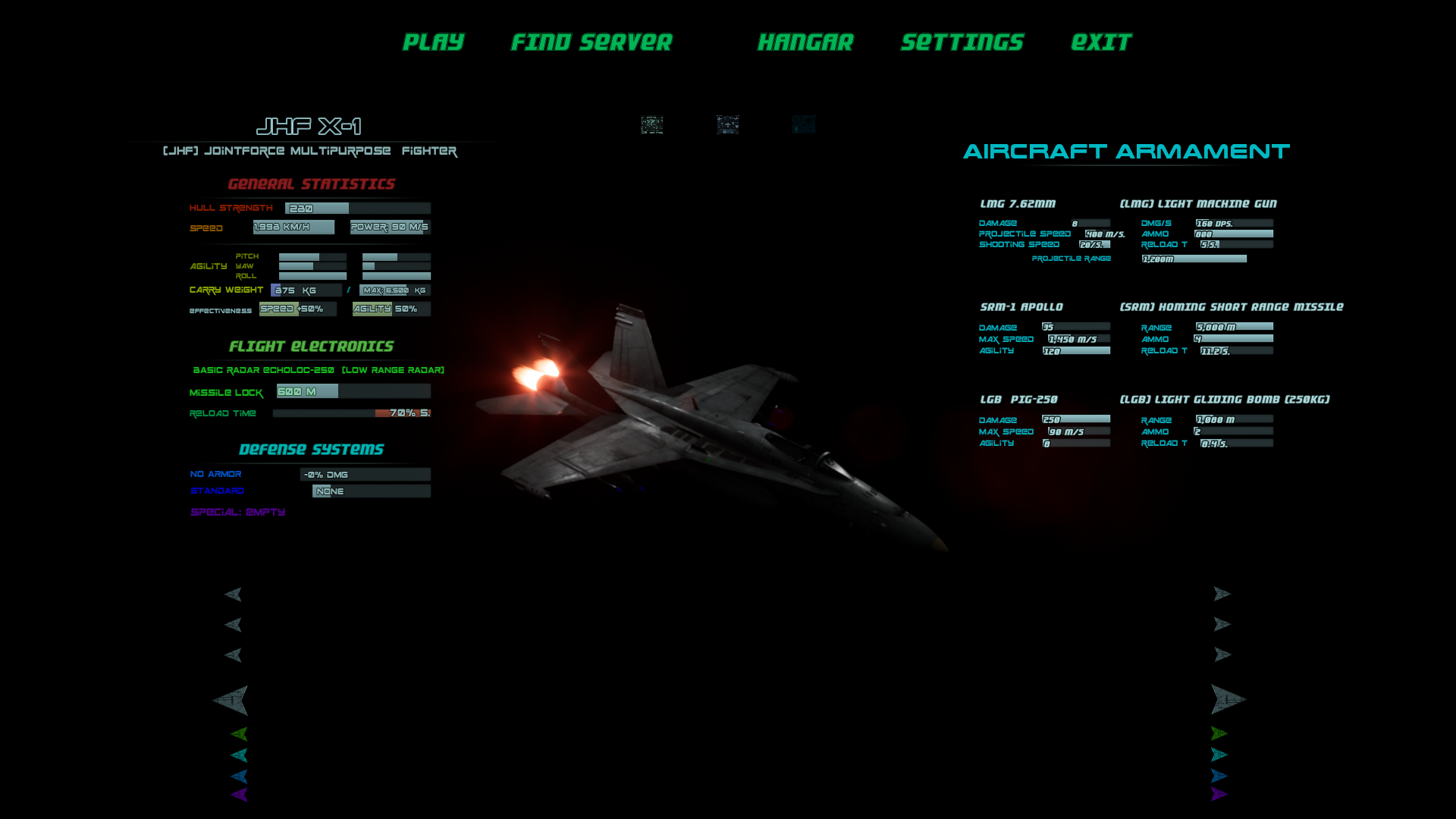Image resolution: width=1456 pixels, height=819 pixels.
Task: Start the game with Play
Action: [433, 42]
